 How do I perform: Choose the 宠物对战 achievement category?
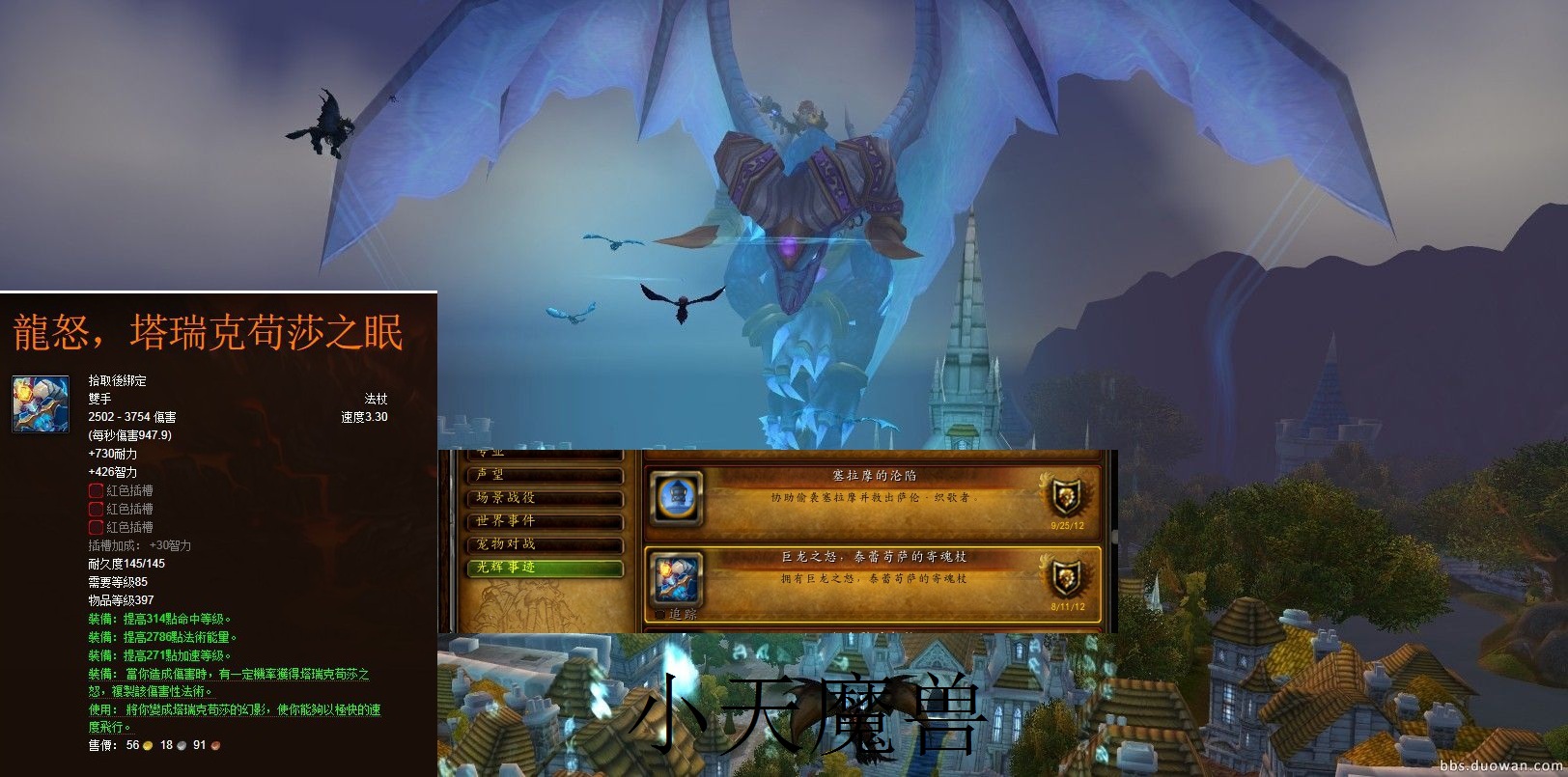tap(546, 544)
